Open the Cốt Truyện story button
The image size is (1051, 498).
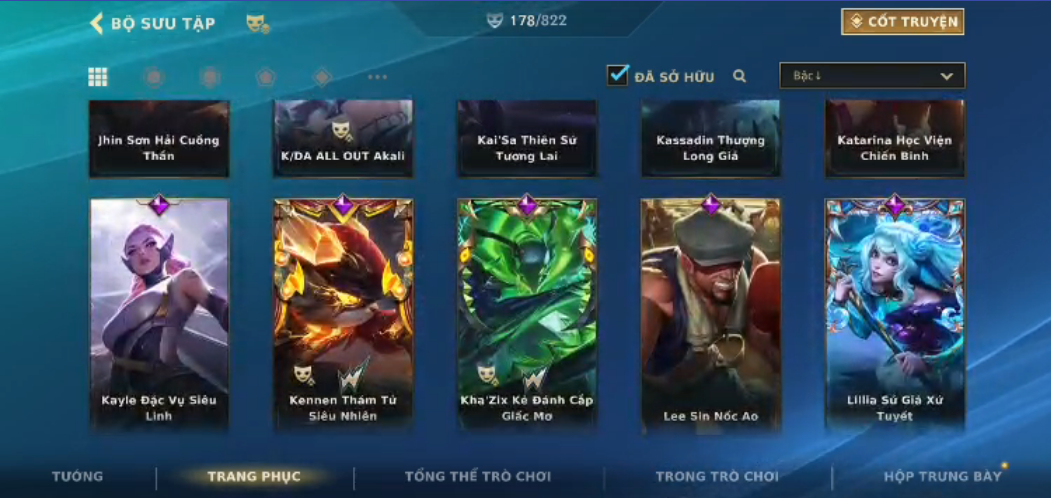pos(902,22)
